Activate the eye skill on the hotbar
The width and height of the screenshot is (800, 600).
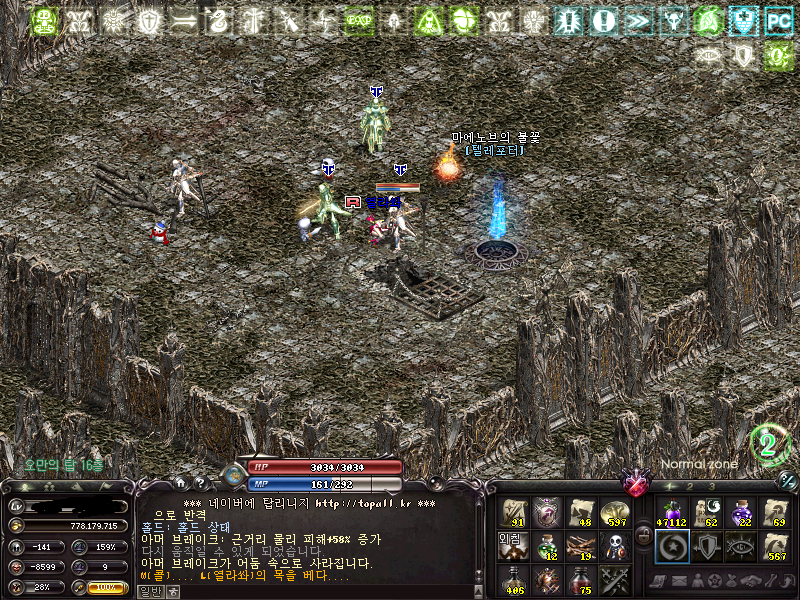coord(741,546)
